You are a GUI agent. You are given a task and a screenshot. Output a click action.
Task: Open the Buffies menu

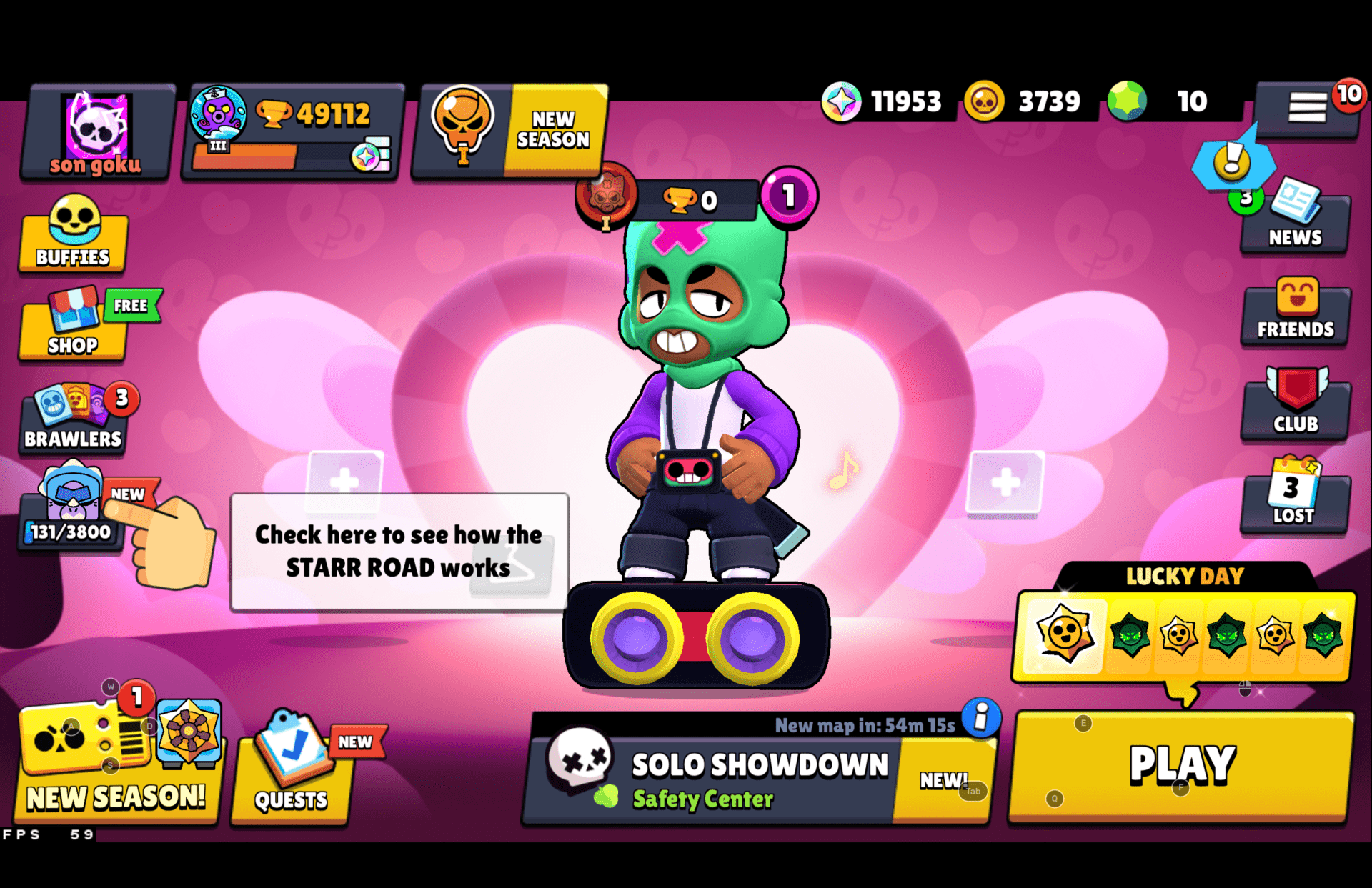pyautogui.click(x=73, y=236)
